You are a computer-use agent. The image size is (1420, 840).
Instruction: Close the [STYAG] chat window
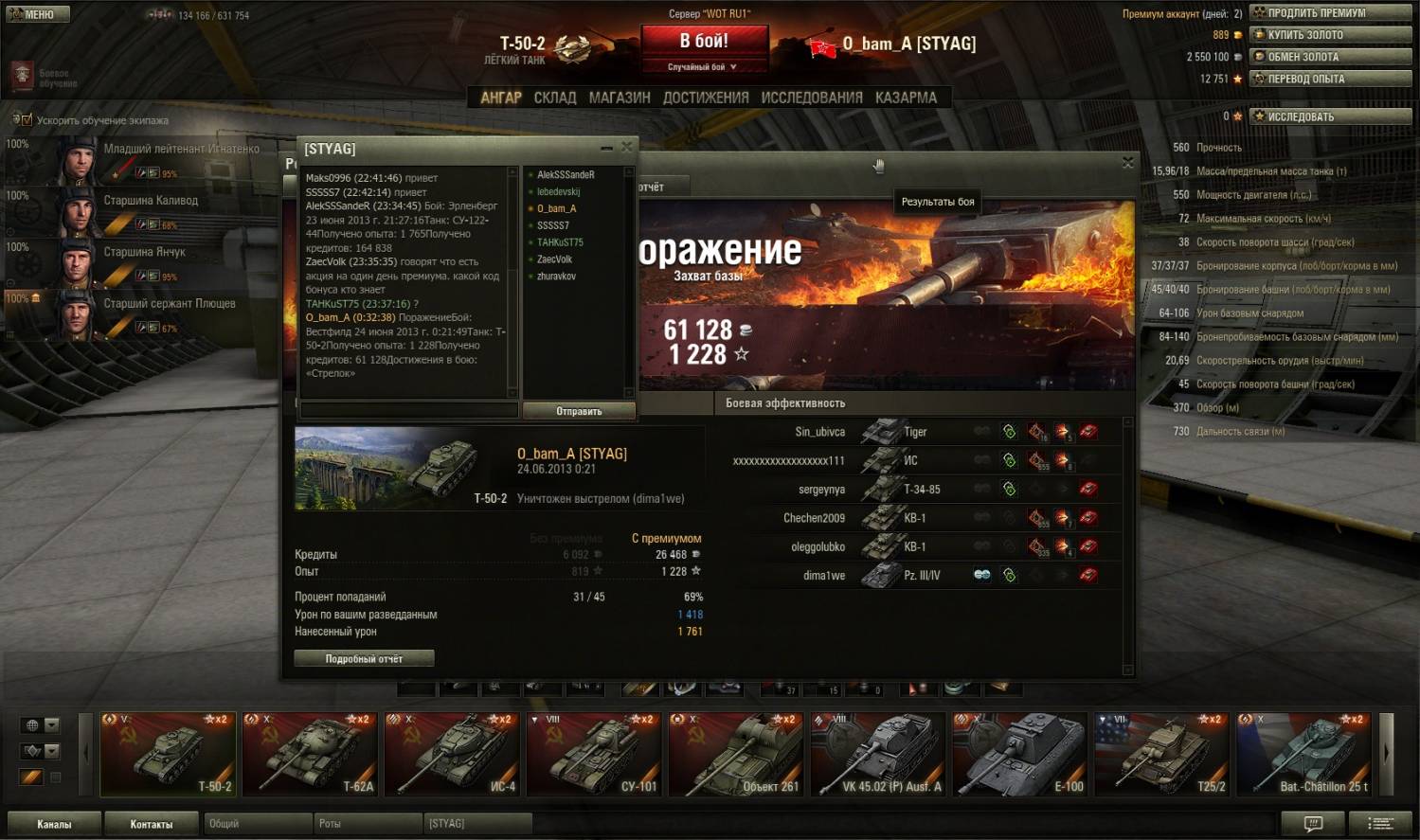(x=626, y=148)
